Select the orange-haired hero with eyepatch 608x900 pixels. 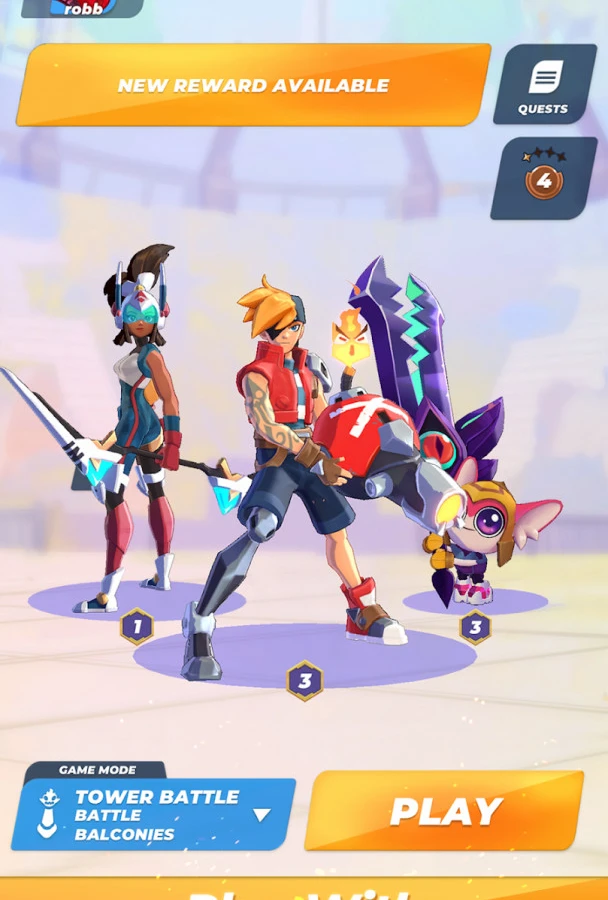click(x=285, y=450)
